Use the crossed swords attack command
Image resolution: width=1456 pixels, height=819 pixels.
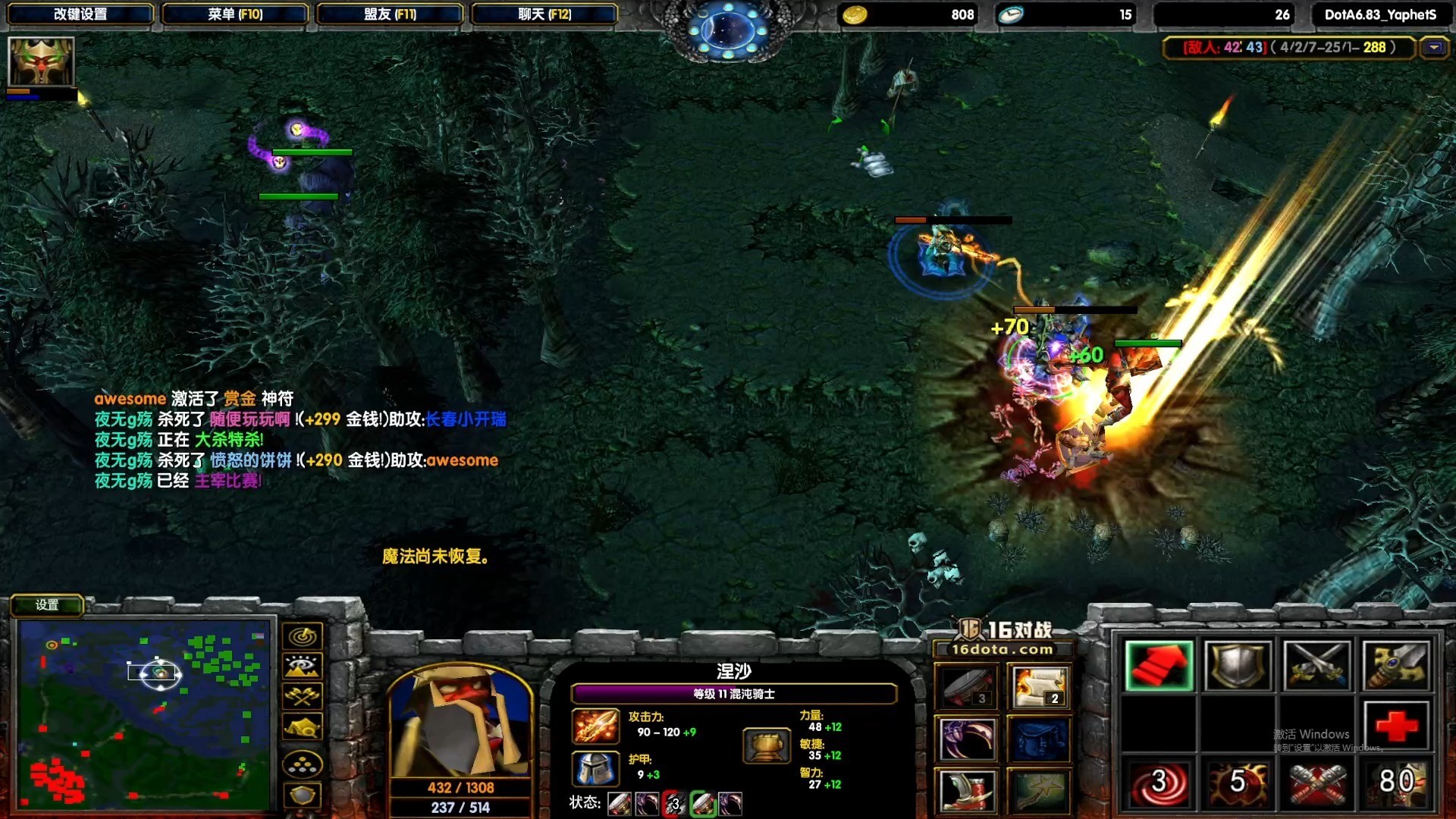click(1319, 665)
